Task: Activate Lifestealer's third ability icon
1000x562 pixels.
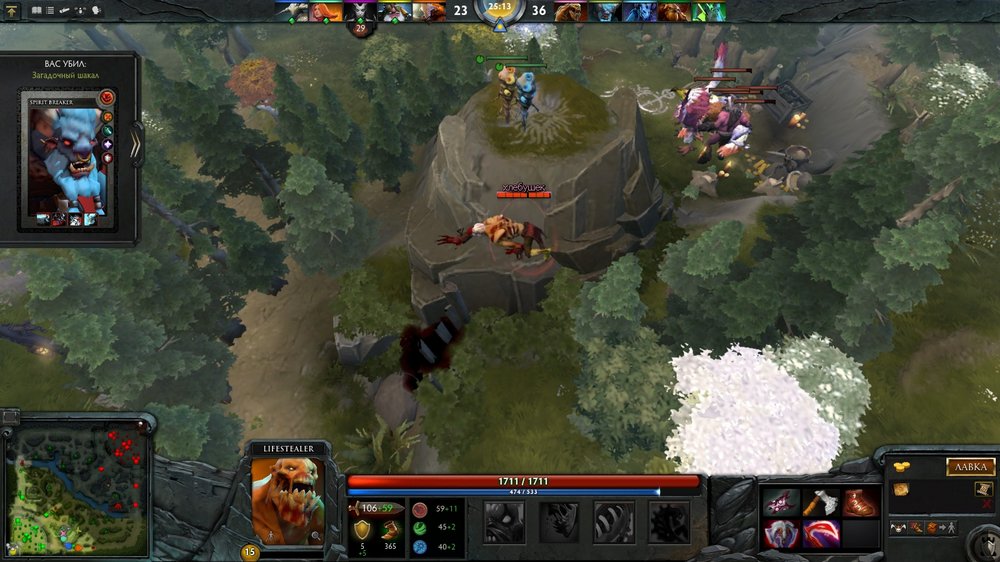Action: click(613, 520)
